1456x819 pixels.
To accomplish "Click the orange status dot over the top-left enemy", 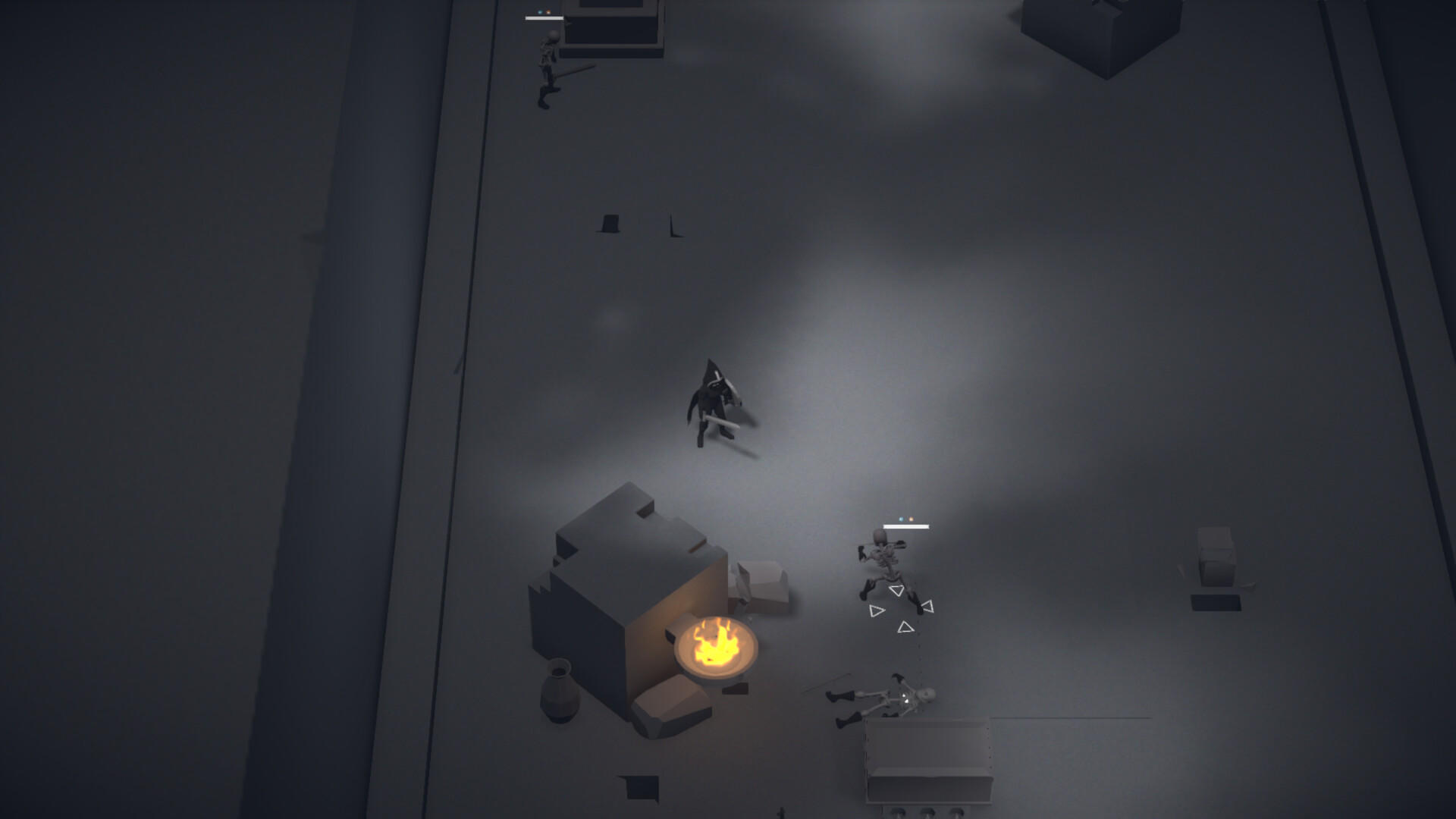I will [x=548, y=12].
